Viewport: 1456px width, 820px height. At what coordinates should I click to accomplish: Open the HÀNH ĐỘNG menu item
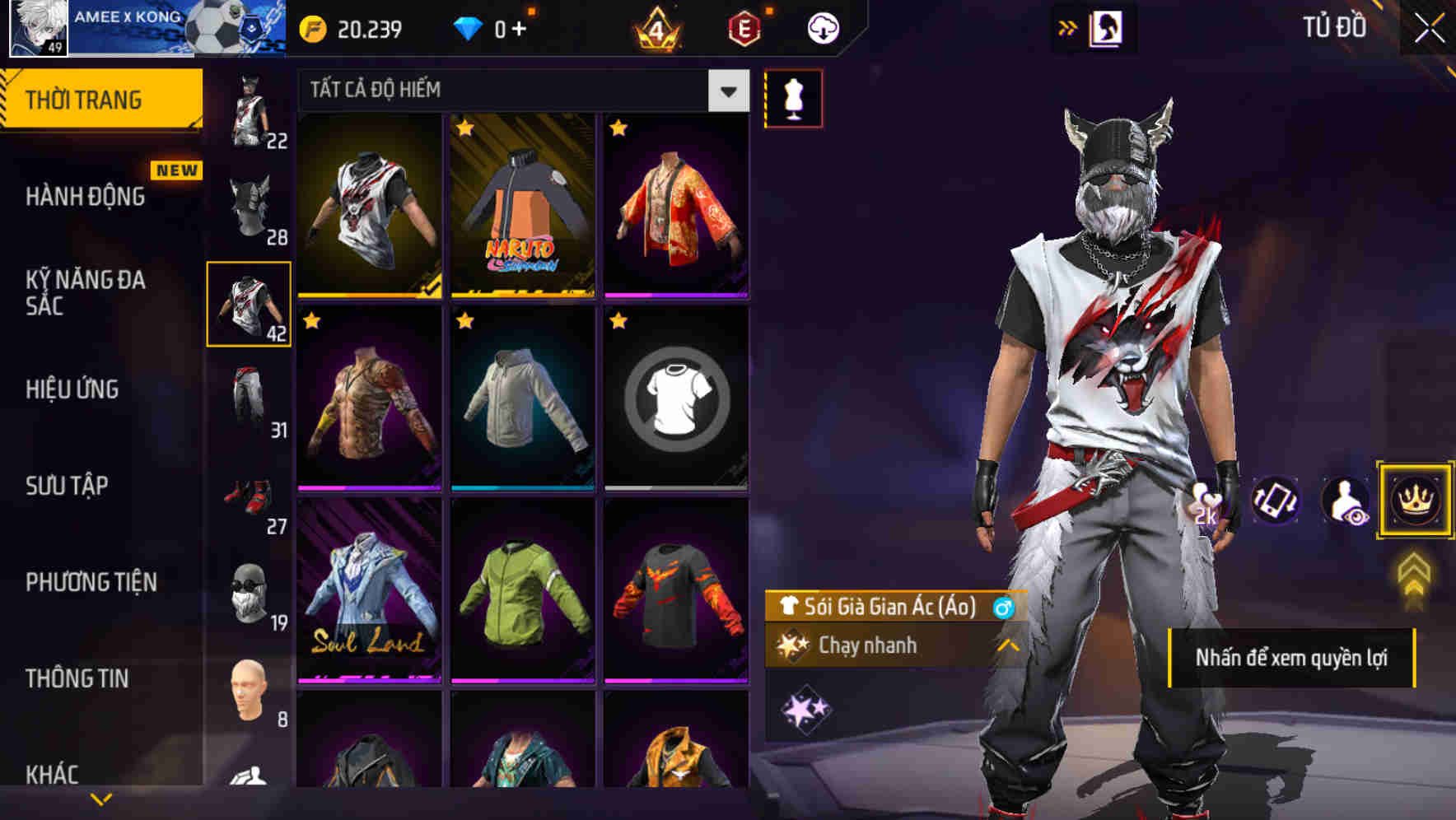pos(86,196)
